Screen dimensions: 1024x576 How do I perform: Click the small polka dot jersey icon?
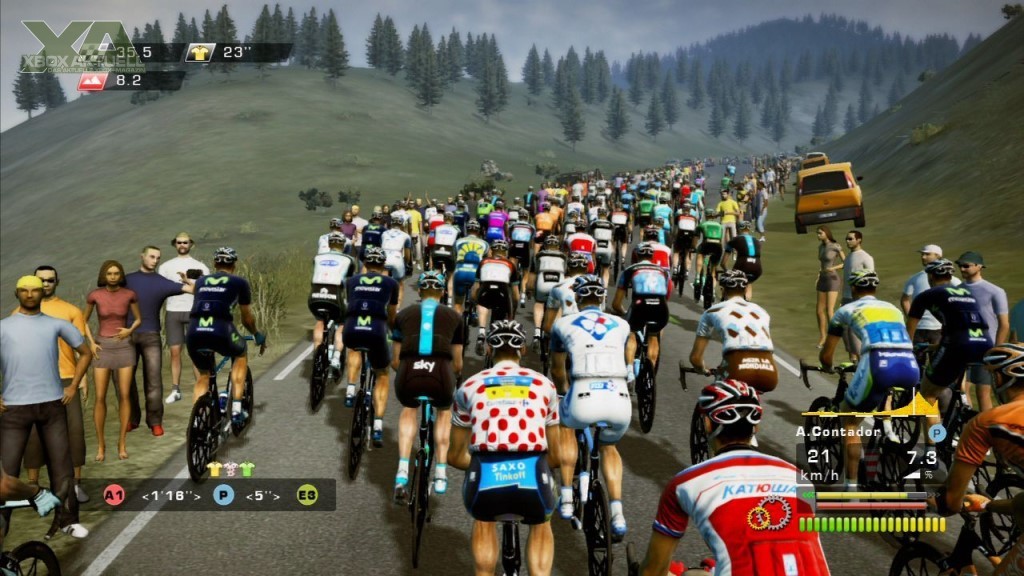[x=230, y=468]
